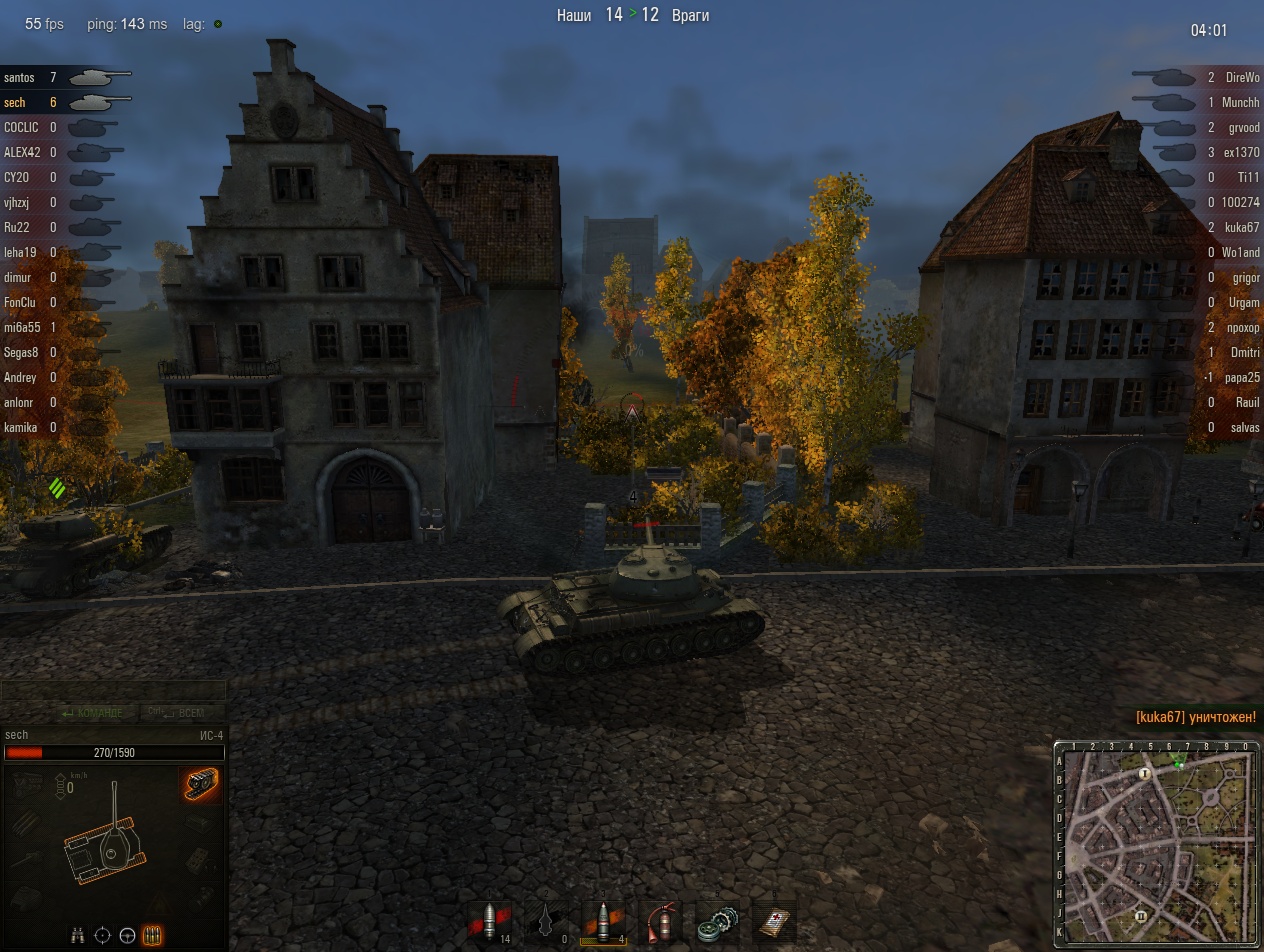Viewport: 1264px width, 952px height.
Task: Use the fire extinguisher consumable
Action: click(x=658, y=919)
